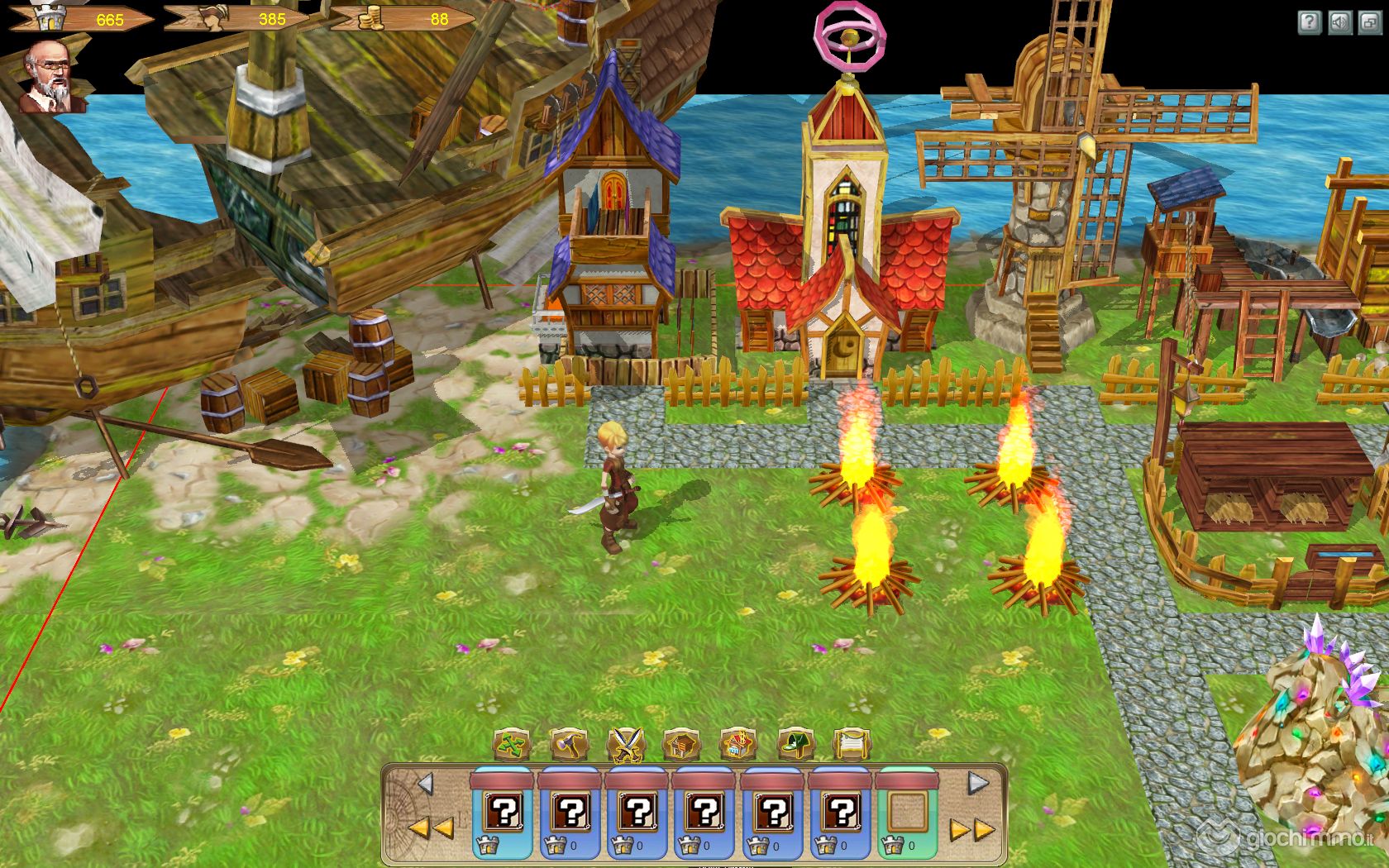Screen dimensions: 1389x868
Task: Choose the hammer build category
Action: 570,744
